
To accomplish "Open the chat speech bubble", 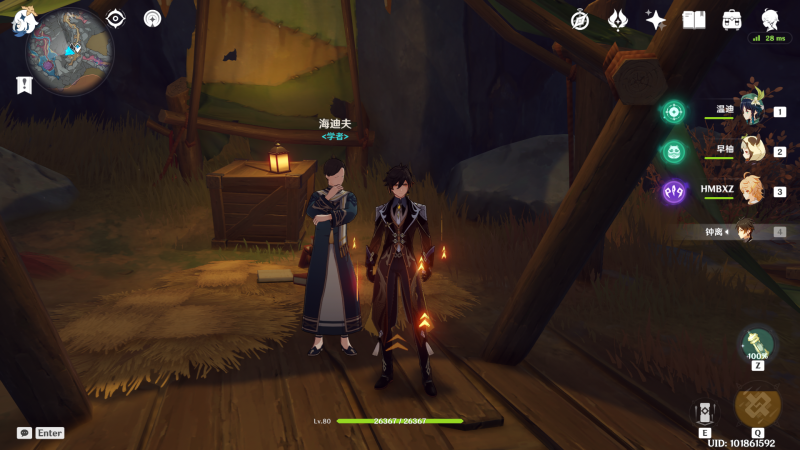I will click(24, 433).
